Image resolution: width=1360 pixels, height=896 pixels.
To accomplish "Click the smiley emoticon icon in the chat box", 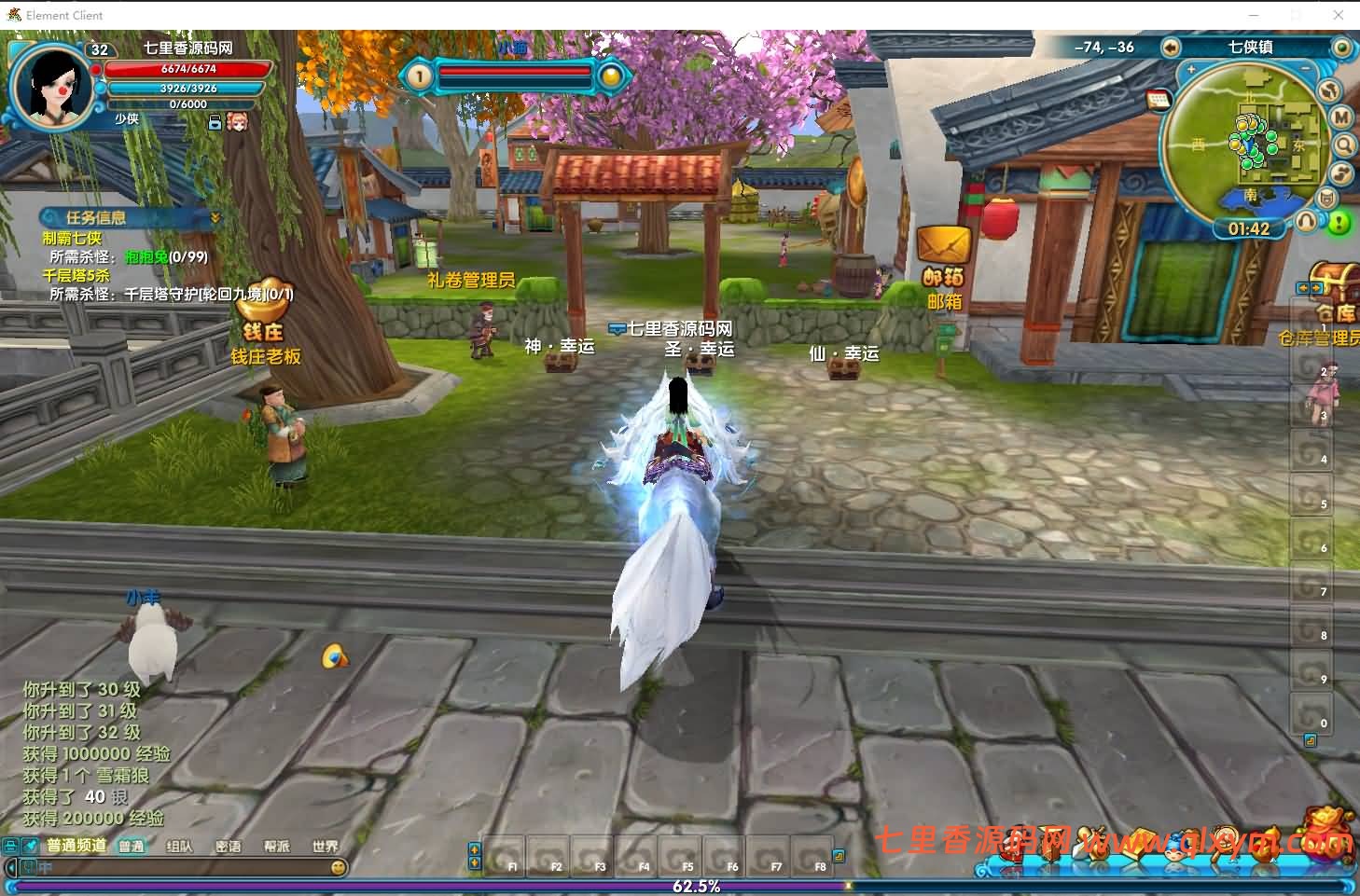I will tap(338, 867).
